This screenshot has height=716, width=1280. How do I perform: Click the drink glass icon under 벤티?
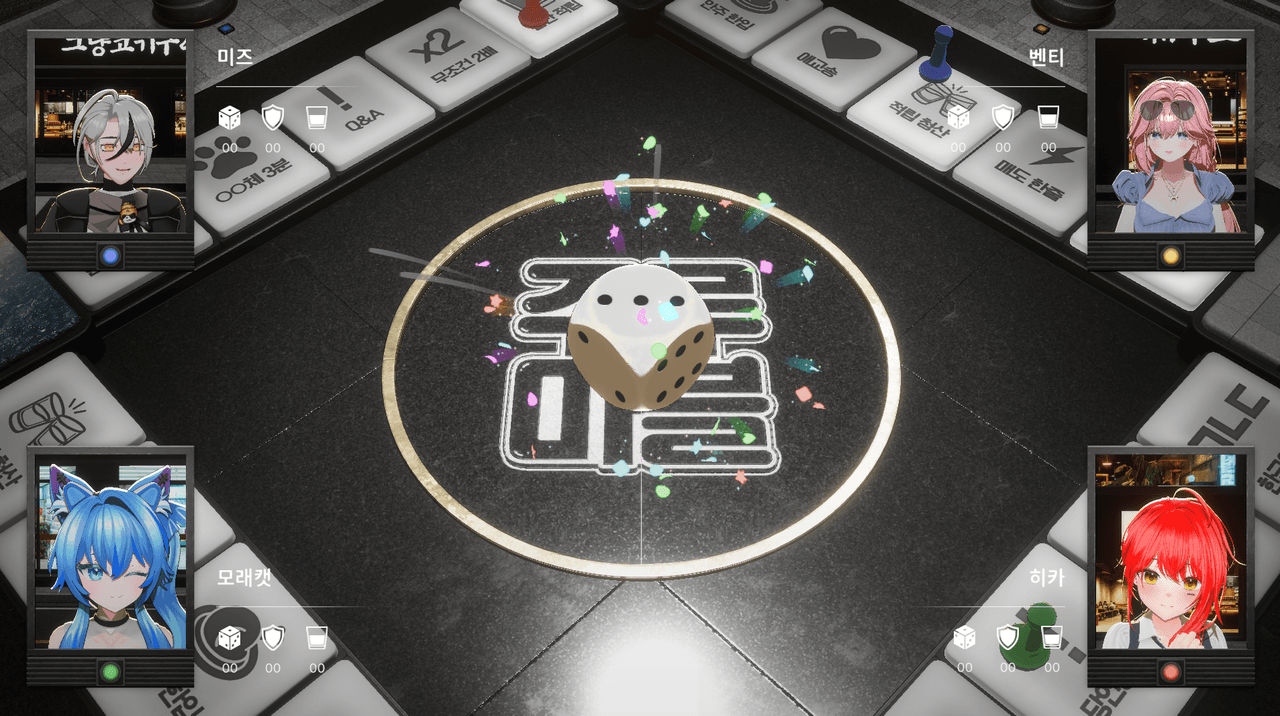(1048, 117)
